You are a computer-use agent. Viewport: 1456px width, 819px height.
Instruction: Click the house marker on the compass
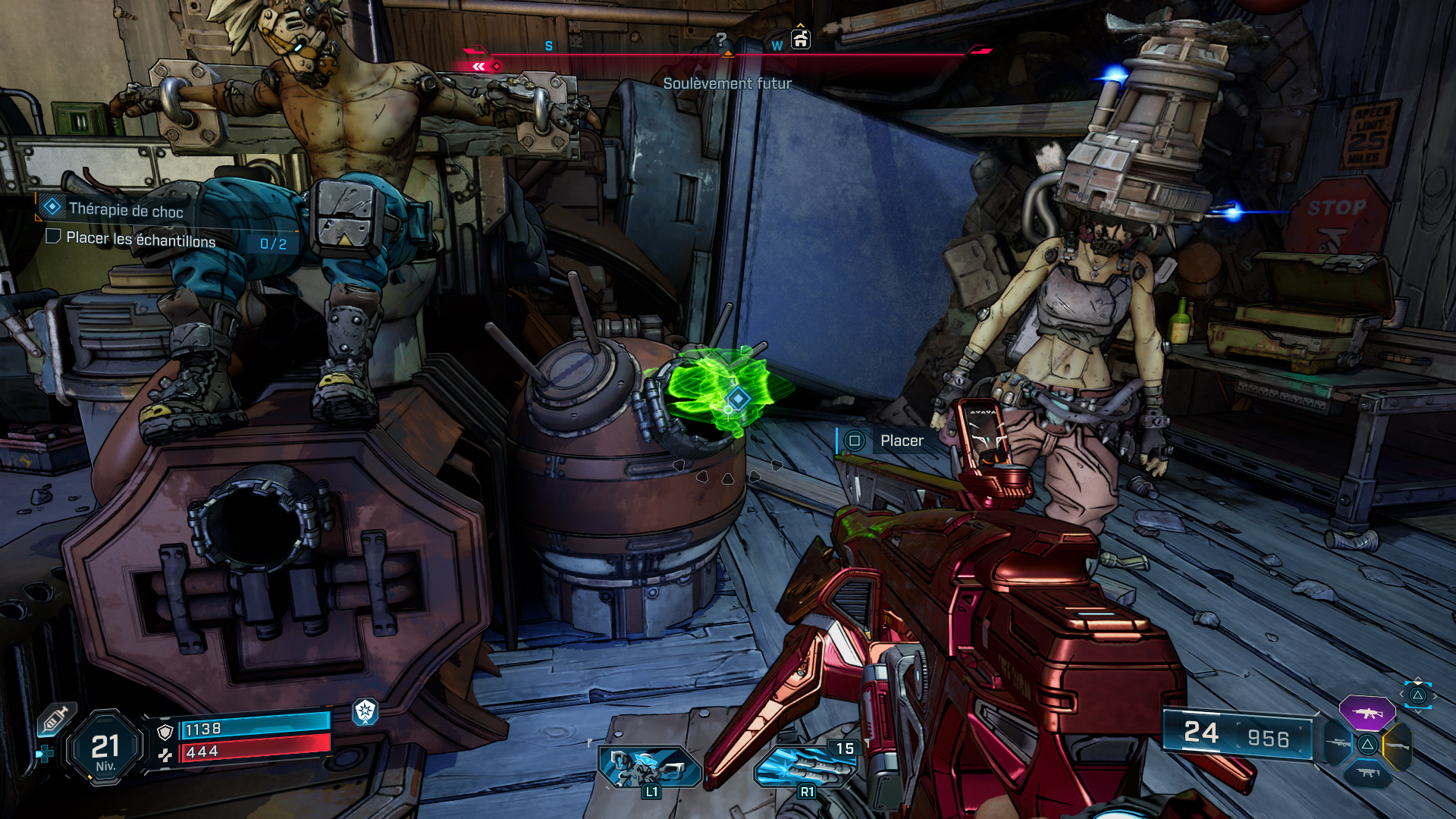click(801, 39)
